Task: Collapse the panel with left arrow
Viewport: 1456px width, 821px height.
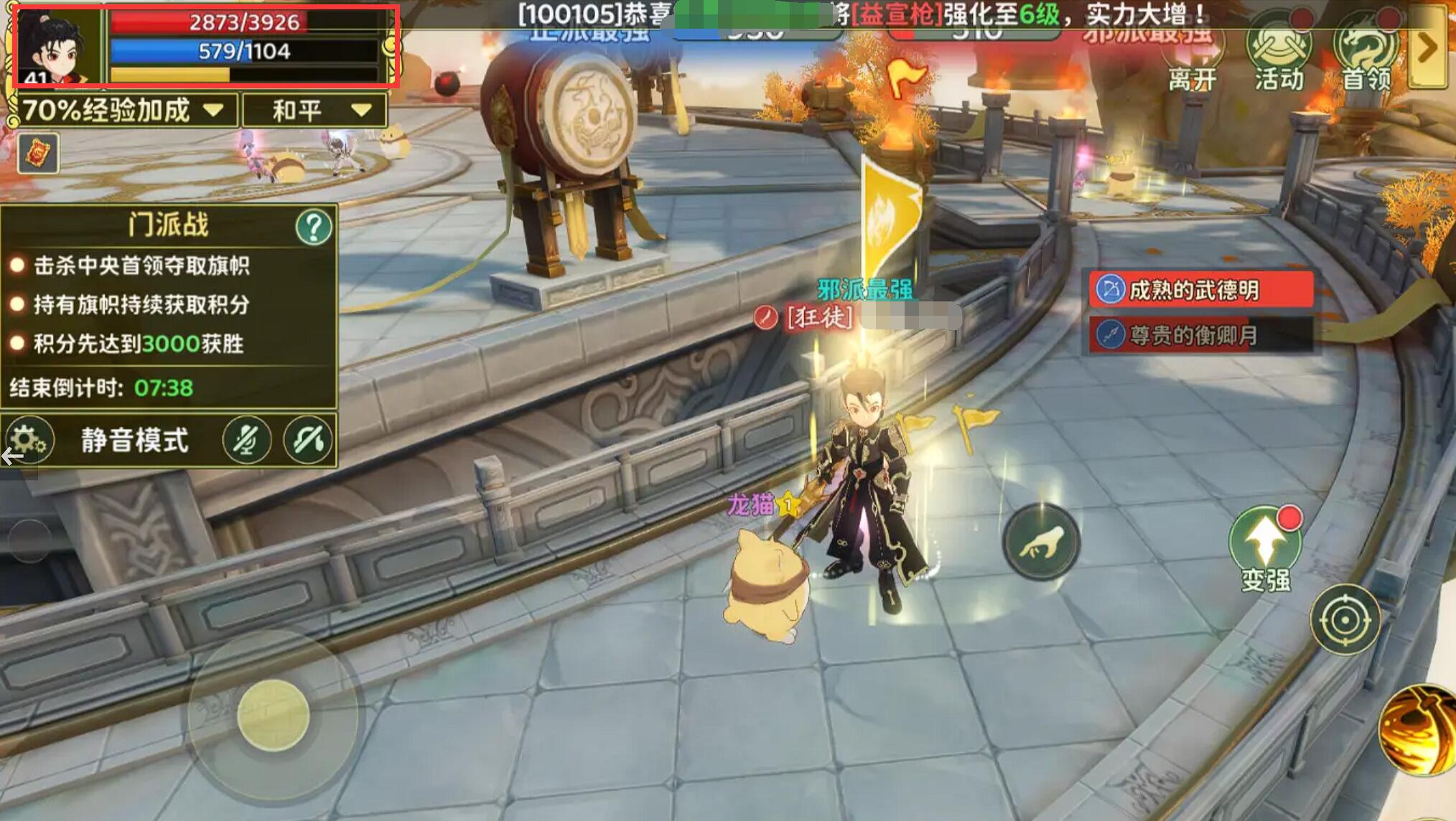Action: (13, 456)
